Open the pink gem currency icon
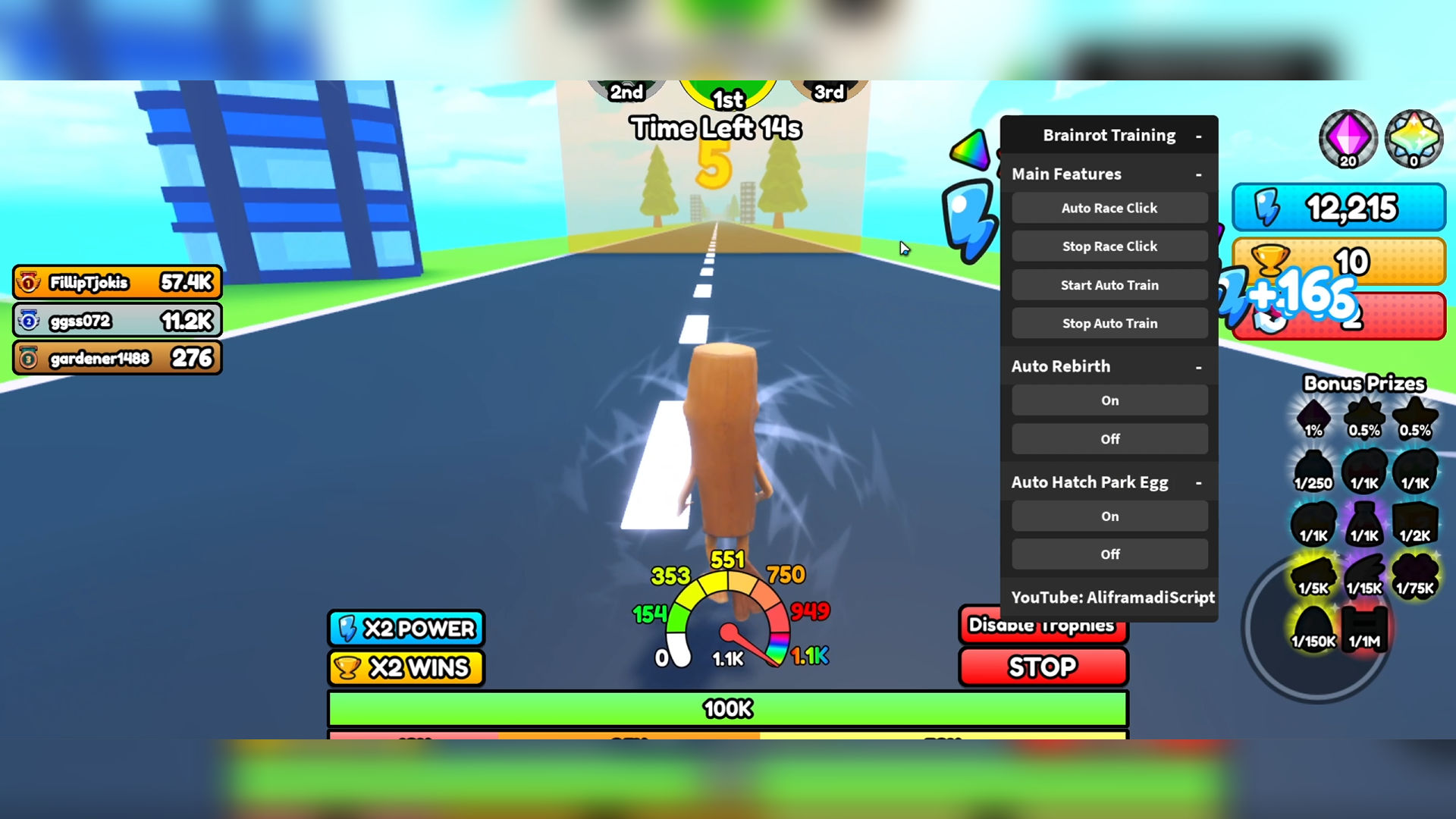 pyautogui.click(x=1348, y=139)
